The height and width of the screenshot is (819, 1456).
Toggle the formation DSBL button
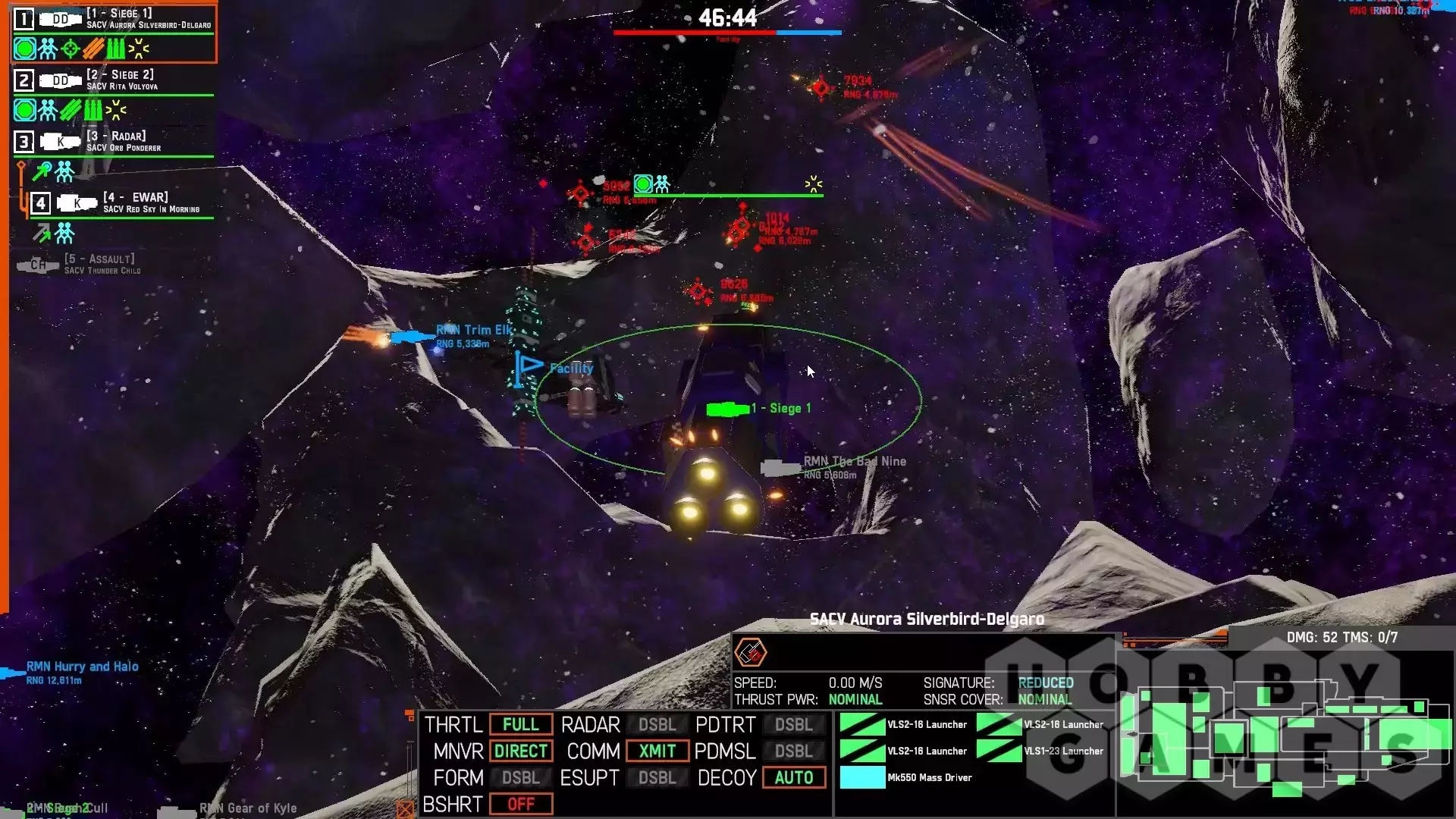[x=521, y=778]
